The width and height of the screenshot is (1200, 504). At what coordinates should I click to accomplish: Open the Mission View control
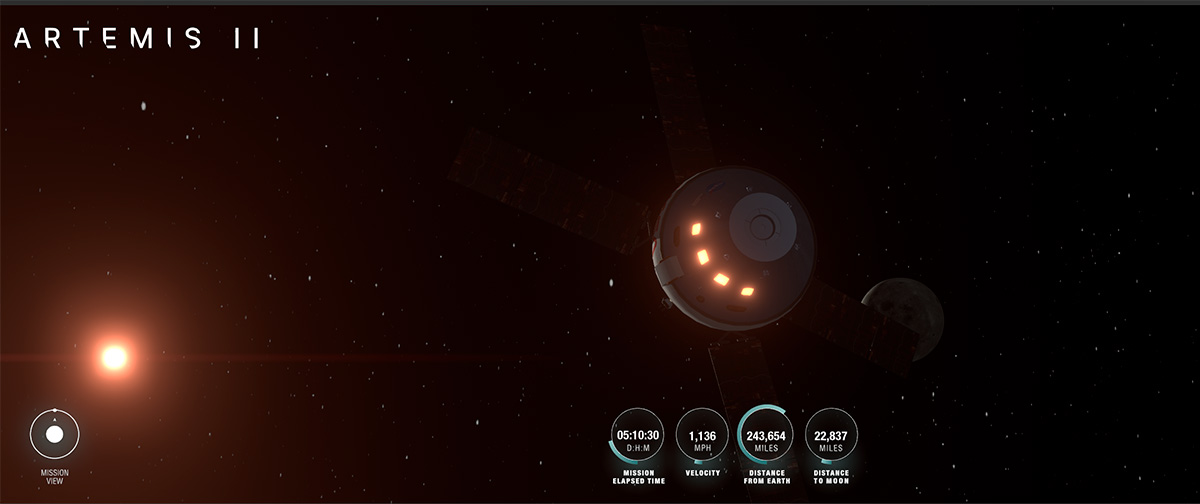coord(55,434)
